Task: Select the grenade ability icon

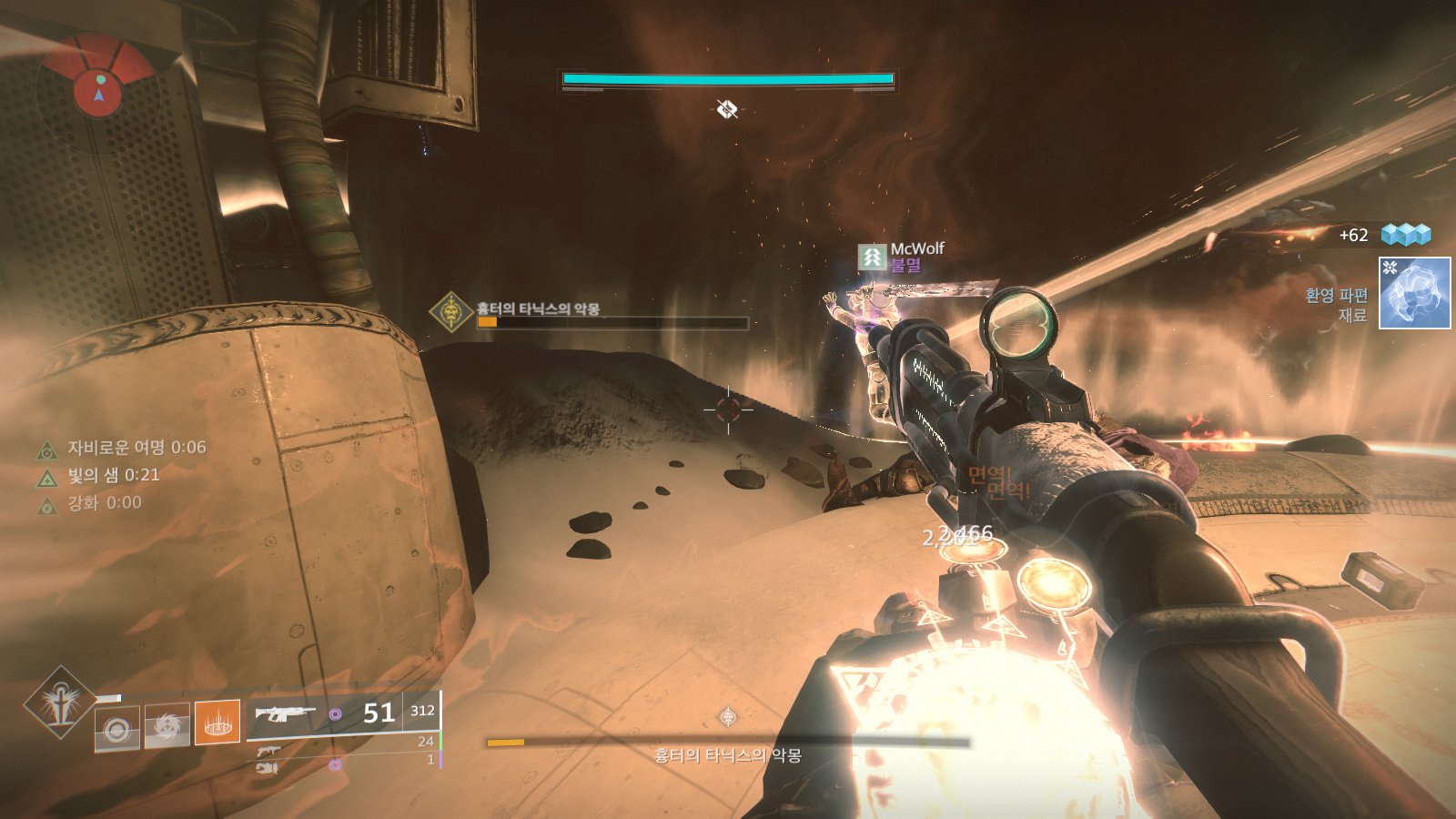Action: pos(117,729)
